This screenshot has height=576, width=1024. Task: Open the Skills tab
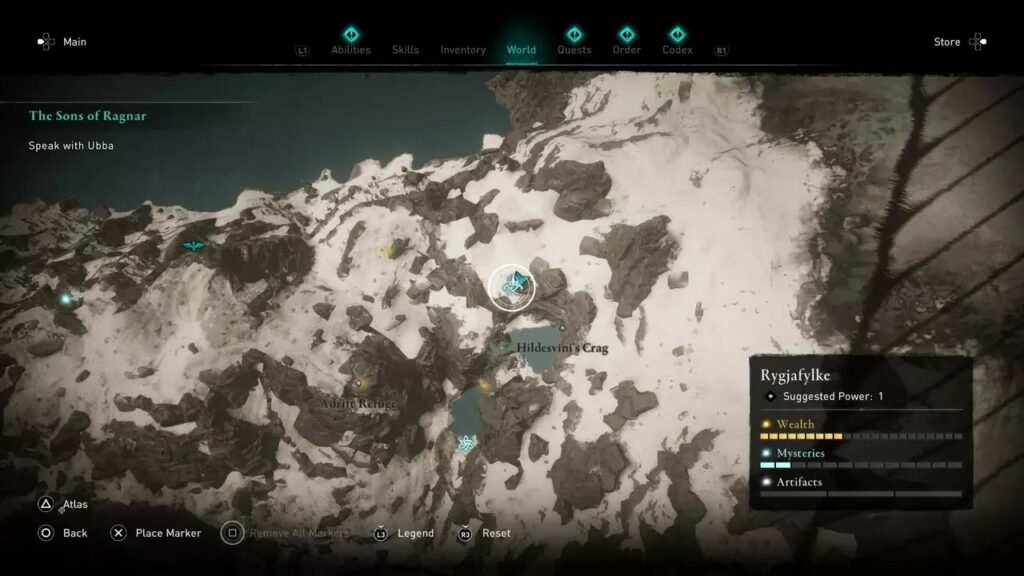tap(405, 50)
